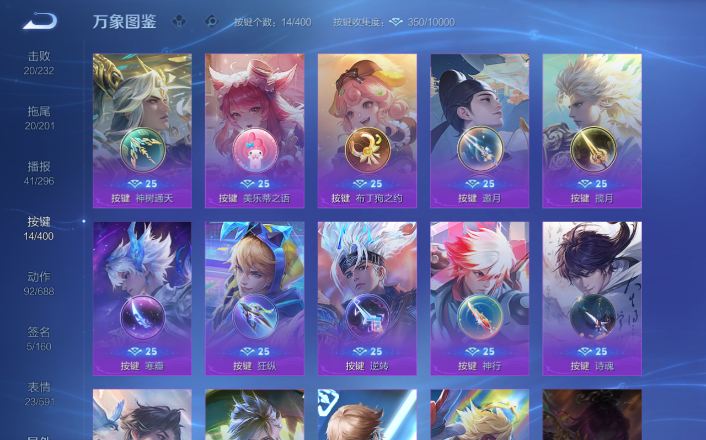View the 神行 button skin card
Image resolution: width=706 pixels, height=440 pixels.
(x=480, y=298)
